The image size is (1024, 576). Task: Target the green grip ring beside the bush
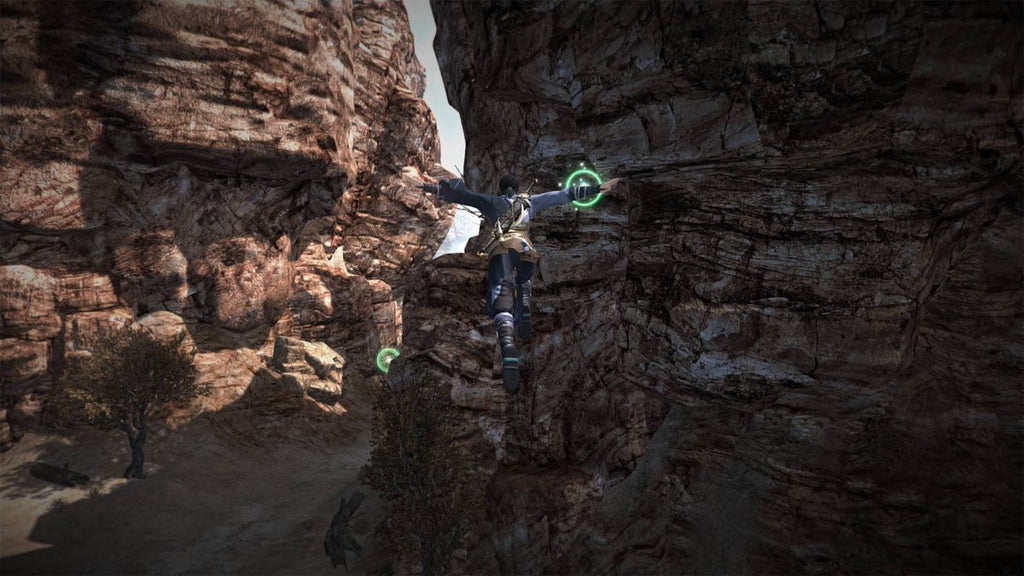387,359
